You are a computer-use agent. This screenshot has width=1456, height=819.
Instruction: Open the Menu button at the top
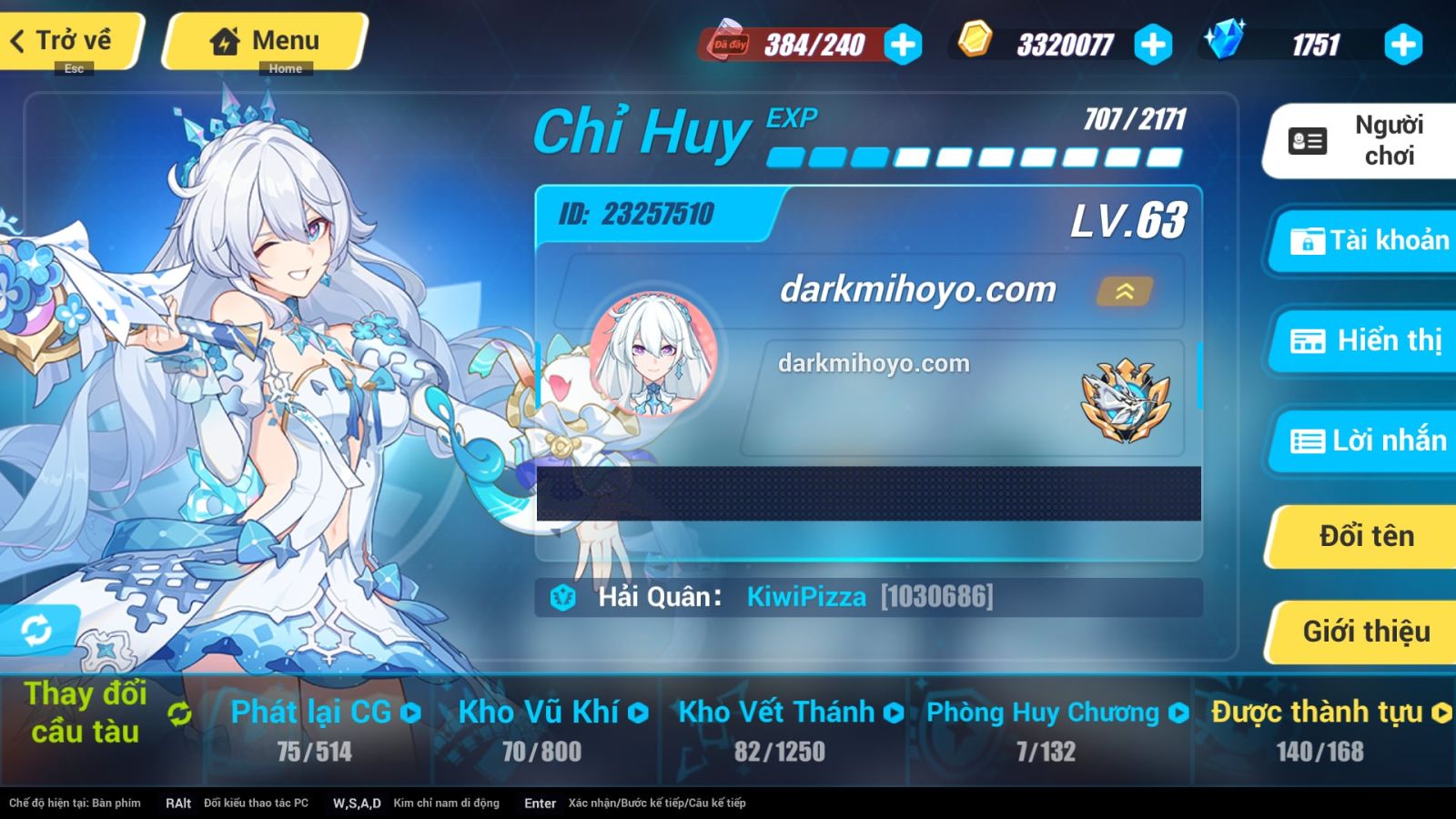tap(263, 40)
